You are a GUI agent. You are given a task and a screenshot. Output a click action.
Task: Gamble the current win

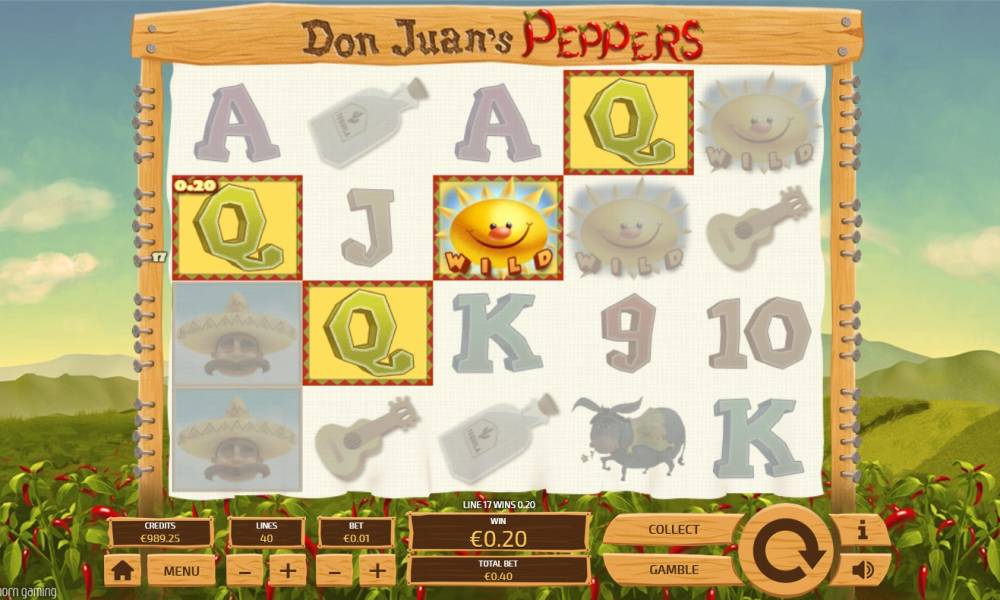(673, 569)
